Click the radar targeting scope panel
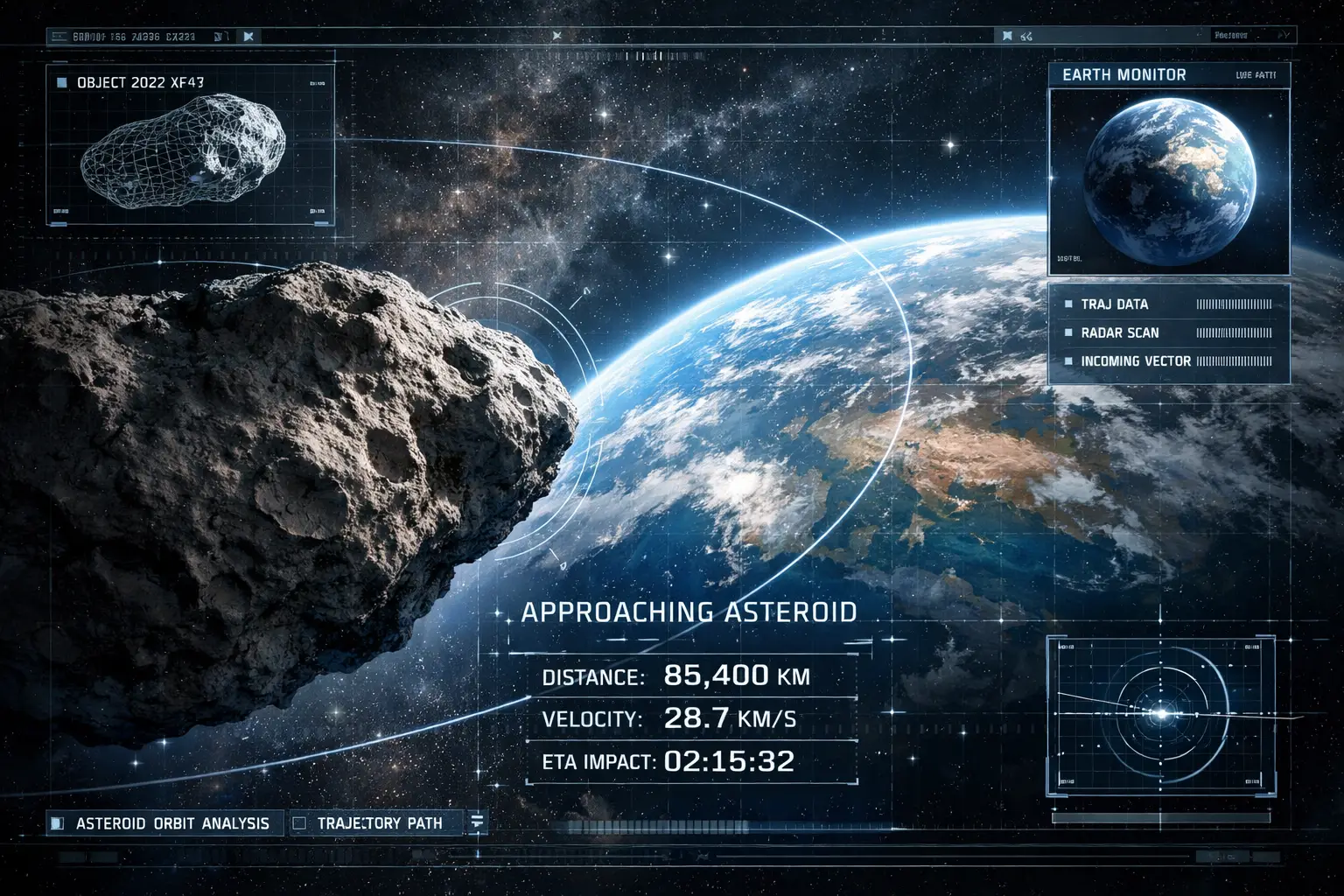Screen dimensions: 1344x896 click(x=1161, y=715)
